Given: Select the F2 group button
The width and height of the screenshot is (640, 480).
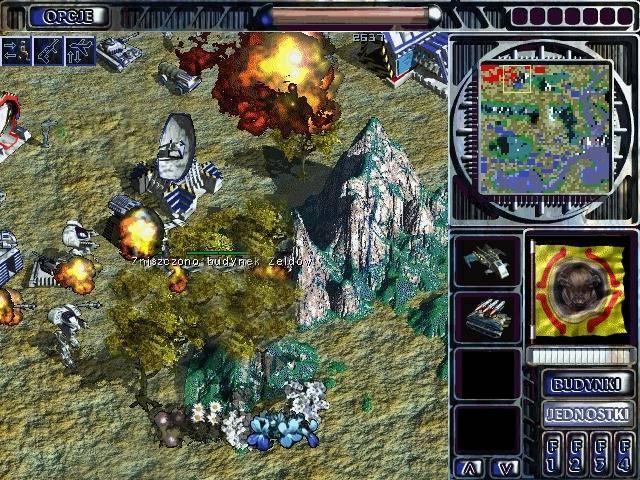Looking at the screenshot, I should tap(576, 453).
